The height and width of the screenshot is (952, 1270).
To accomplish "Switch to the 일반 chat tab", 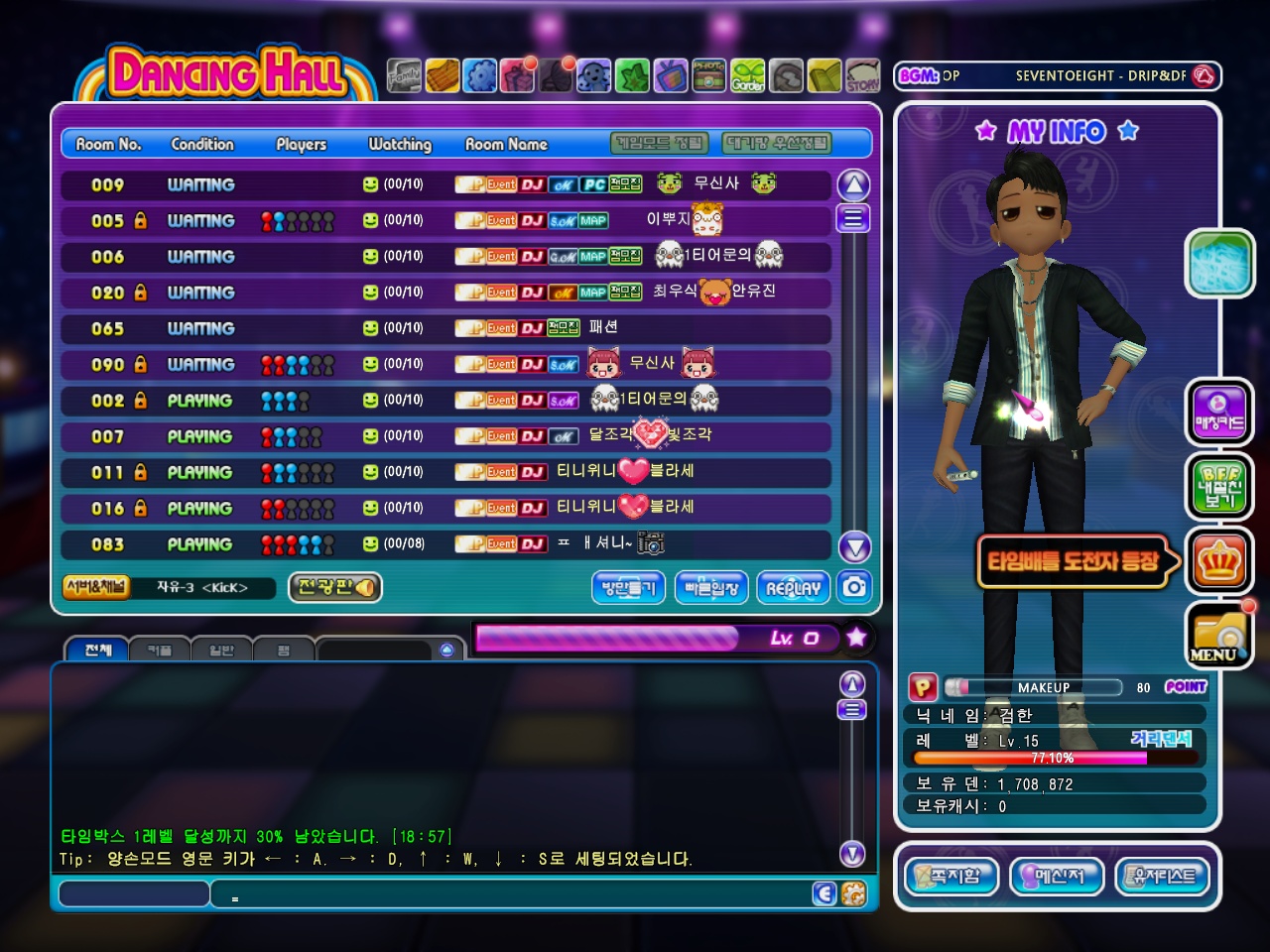I will pos(221,650).
